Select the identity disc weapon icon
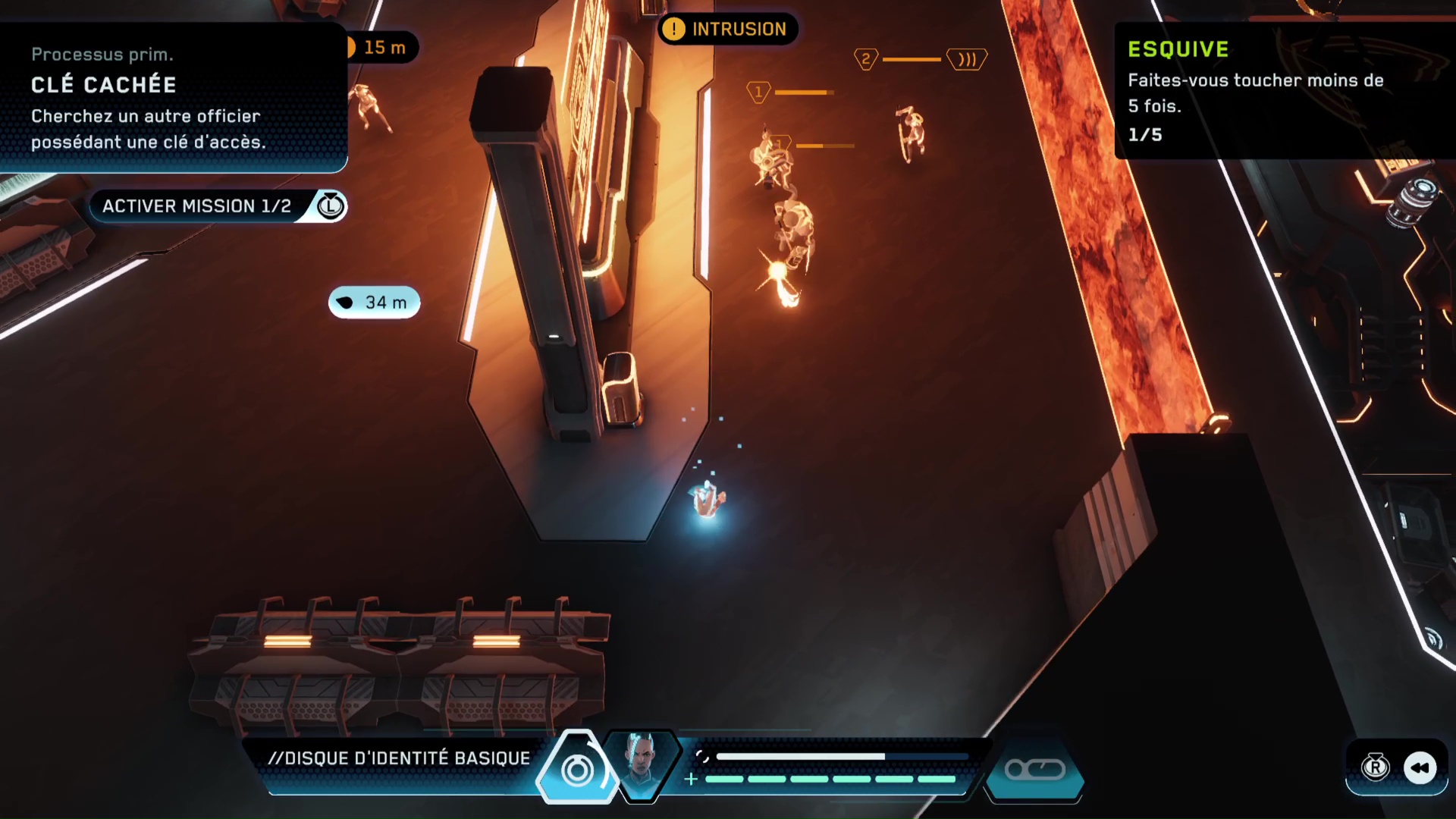 (x=577, y=768)
